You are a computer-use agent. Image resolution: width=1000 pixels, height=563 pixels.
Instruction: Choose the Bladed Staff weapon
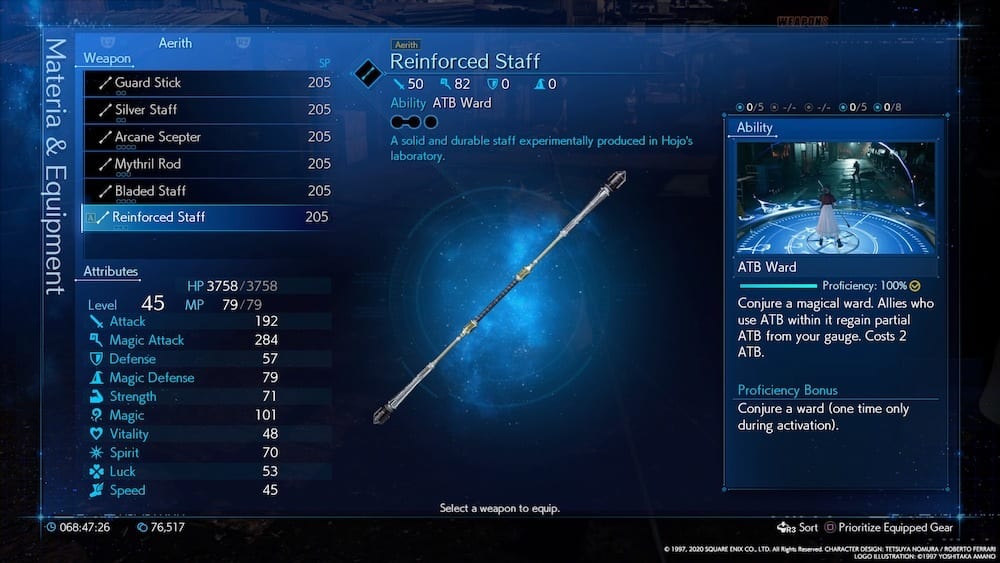coord(206,191)
